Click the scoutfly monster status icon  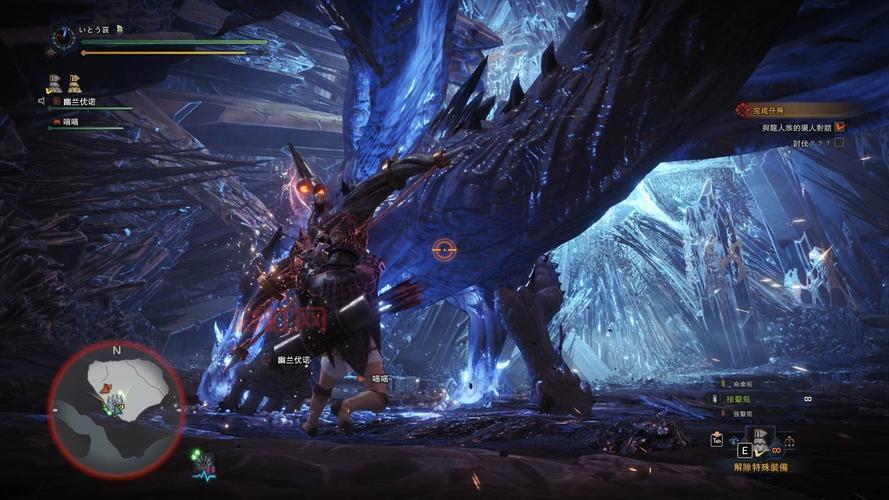(x=205, y=463)
